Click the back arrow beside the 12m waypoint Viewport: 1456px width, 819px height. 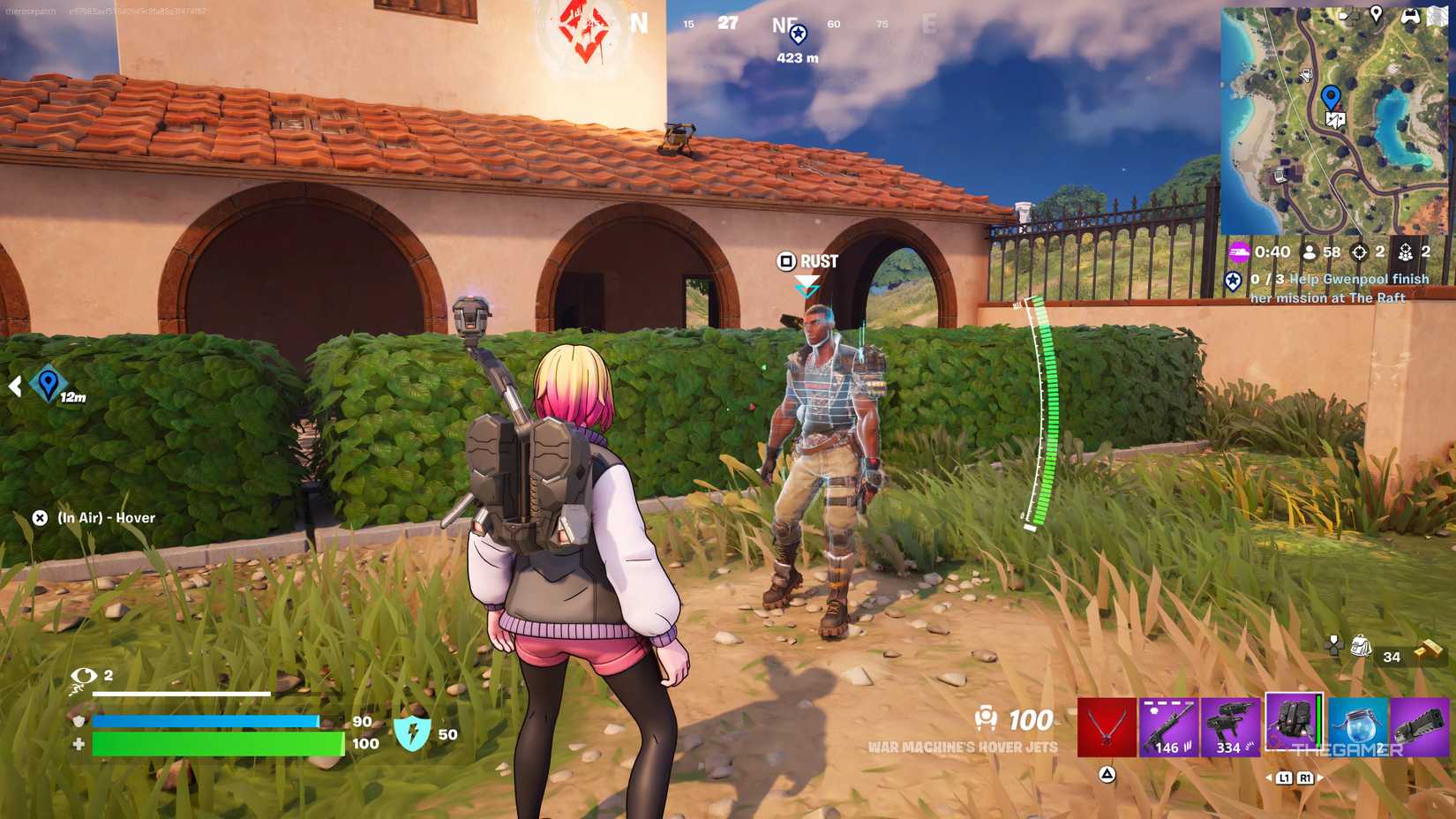pos(15,384)
